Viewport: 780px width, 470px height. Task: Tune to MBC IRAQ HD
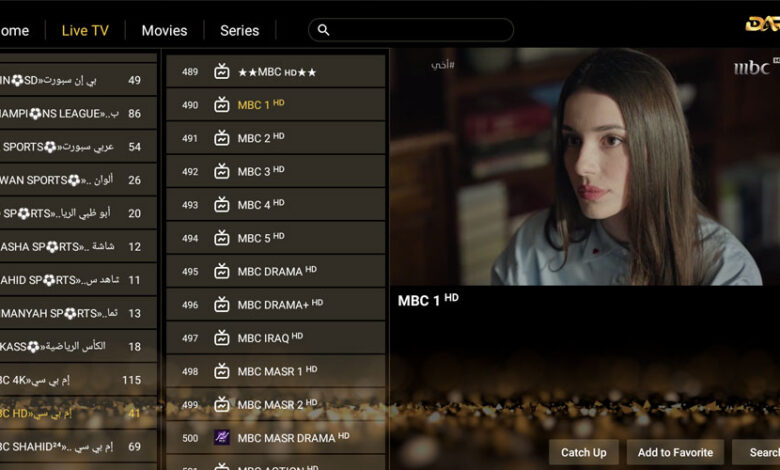point(275,338)
